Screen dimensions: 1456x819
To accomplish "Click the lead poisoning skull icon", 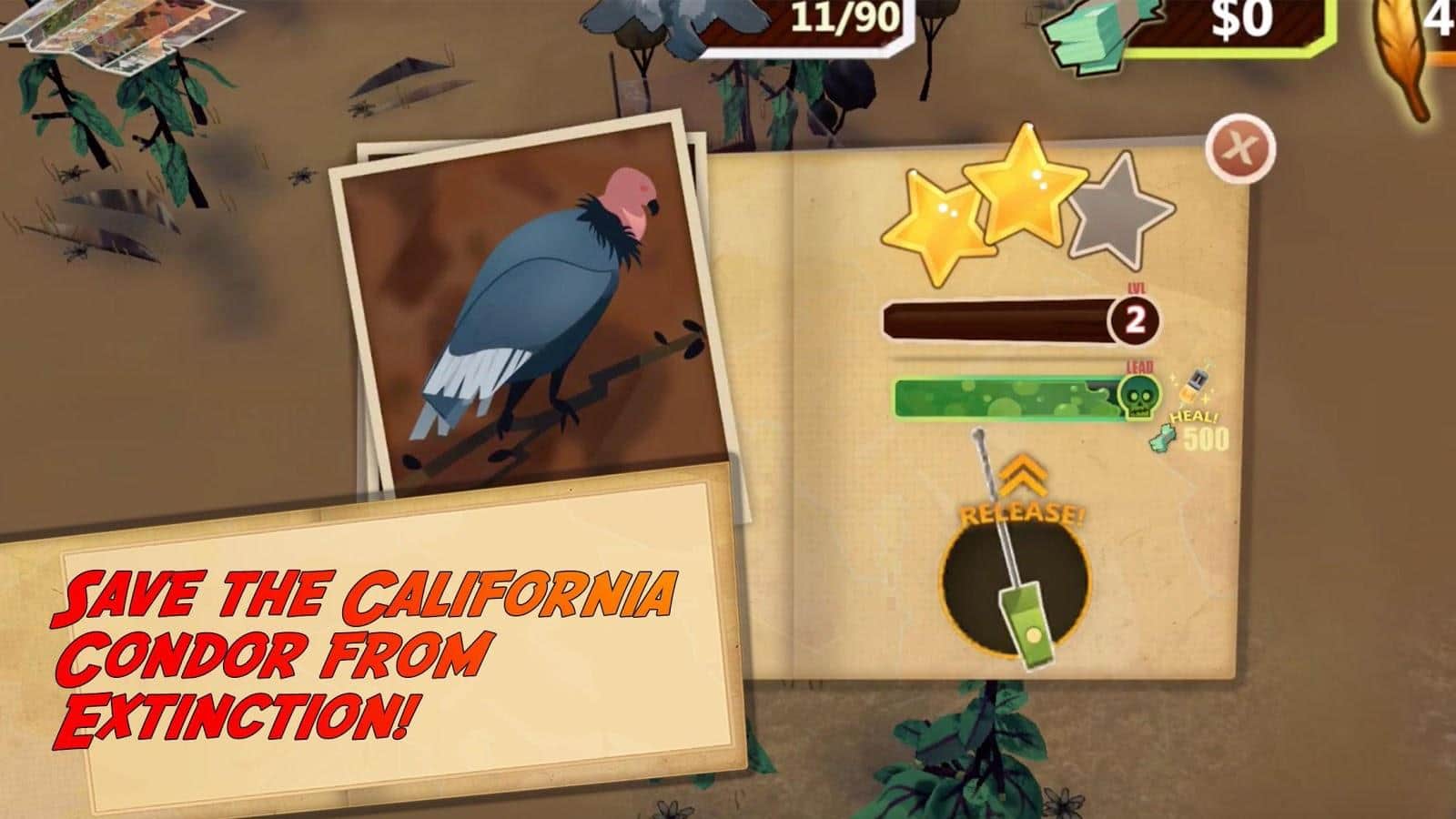I will tap(1139, 398).
